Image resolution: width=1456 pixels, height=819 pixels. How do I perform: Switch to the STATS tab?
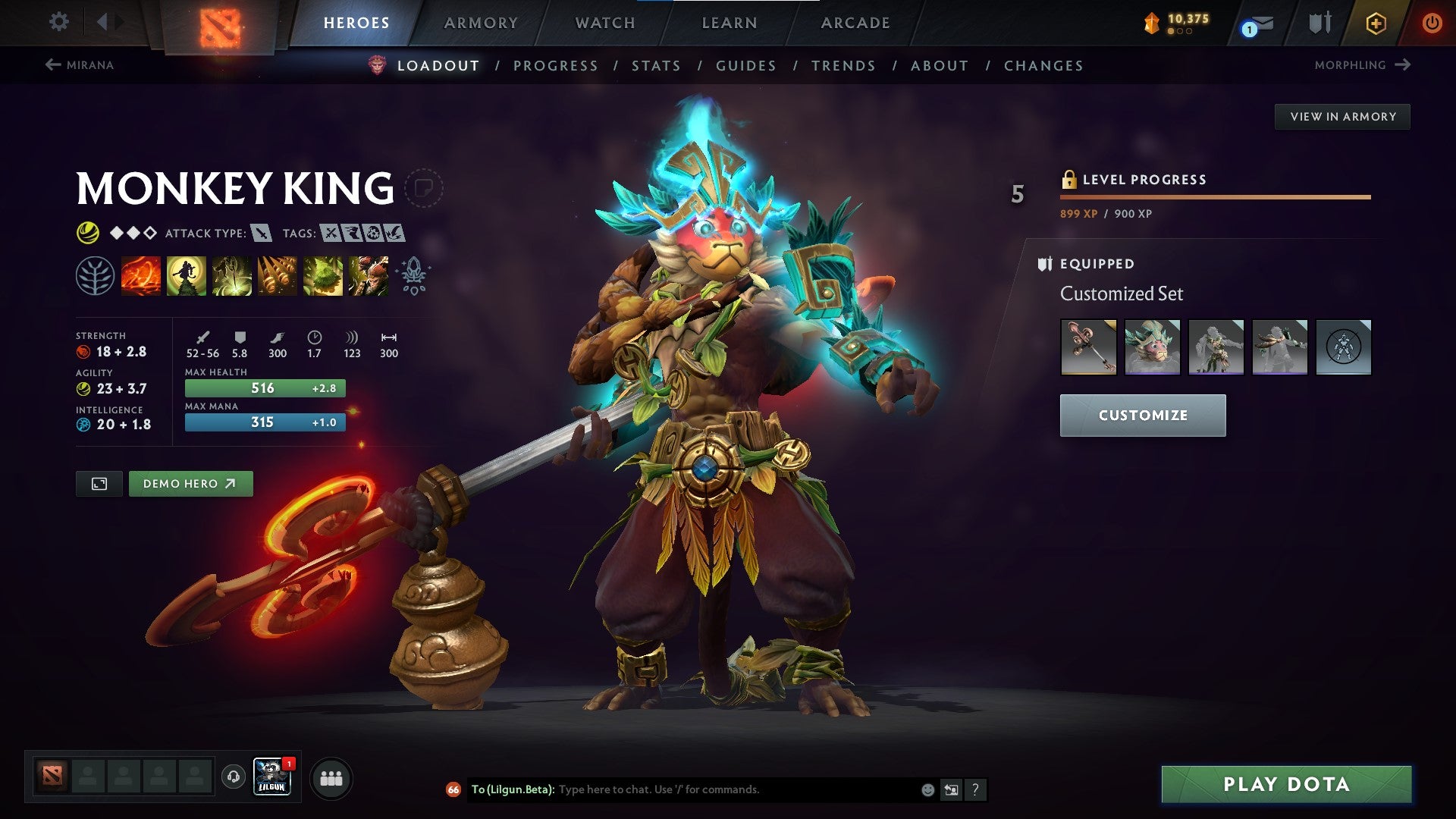(x=656, y=65)
